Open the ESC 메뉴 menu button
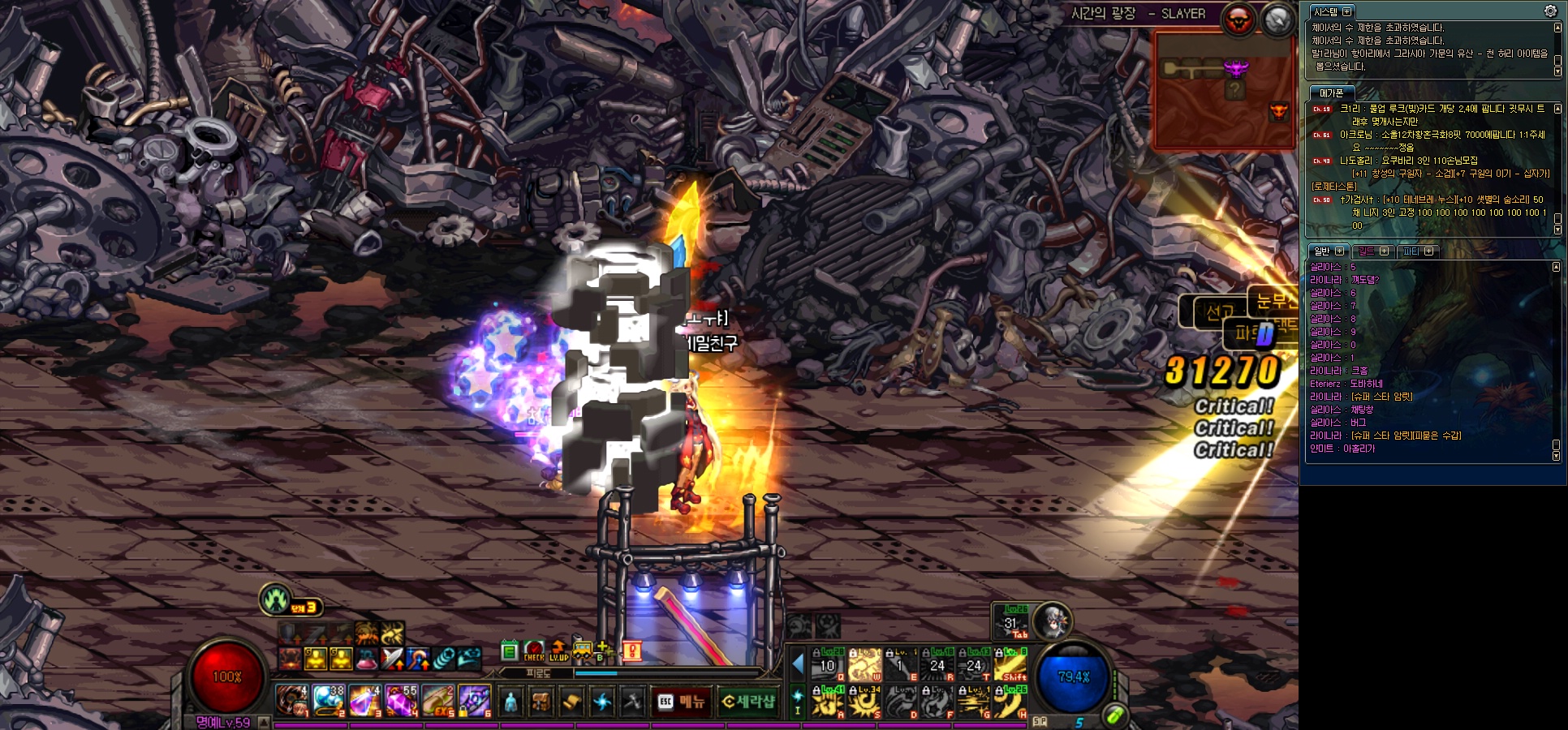Screen dimensions: 1568x730 682,702
